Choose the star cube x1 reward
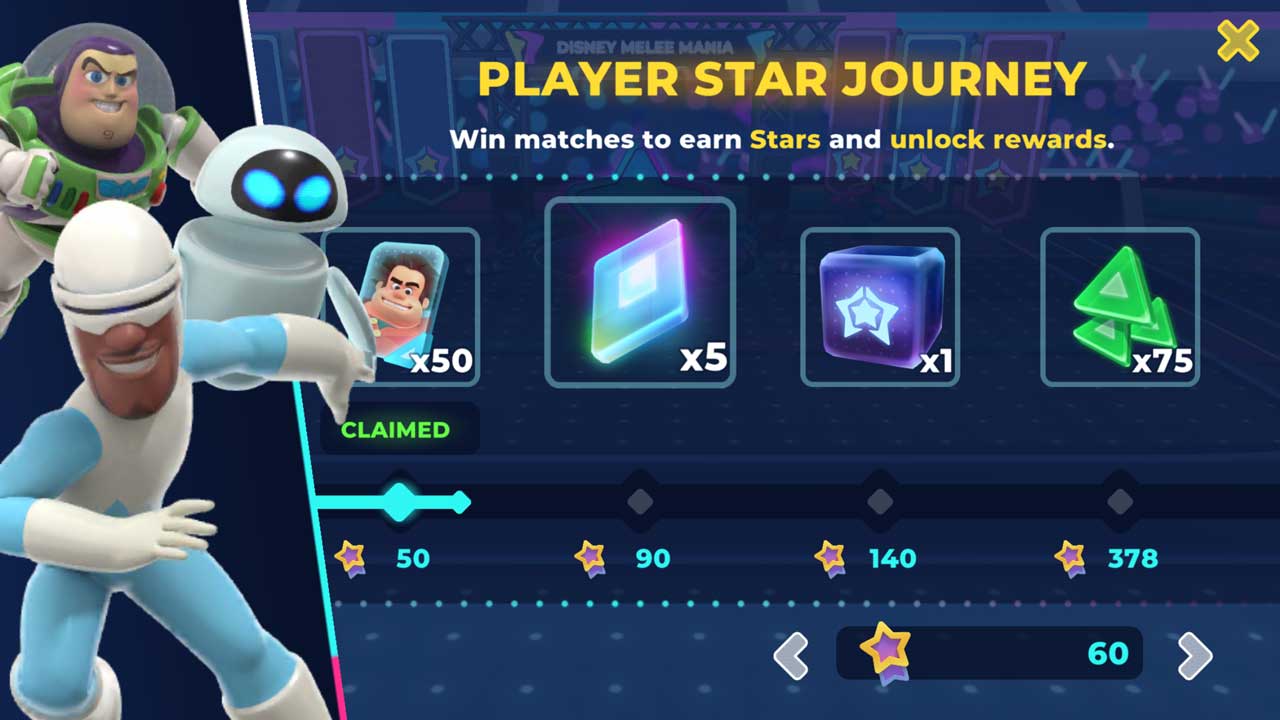1280x720 pixels. tap(880, 306)
